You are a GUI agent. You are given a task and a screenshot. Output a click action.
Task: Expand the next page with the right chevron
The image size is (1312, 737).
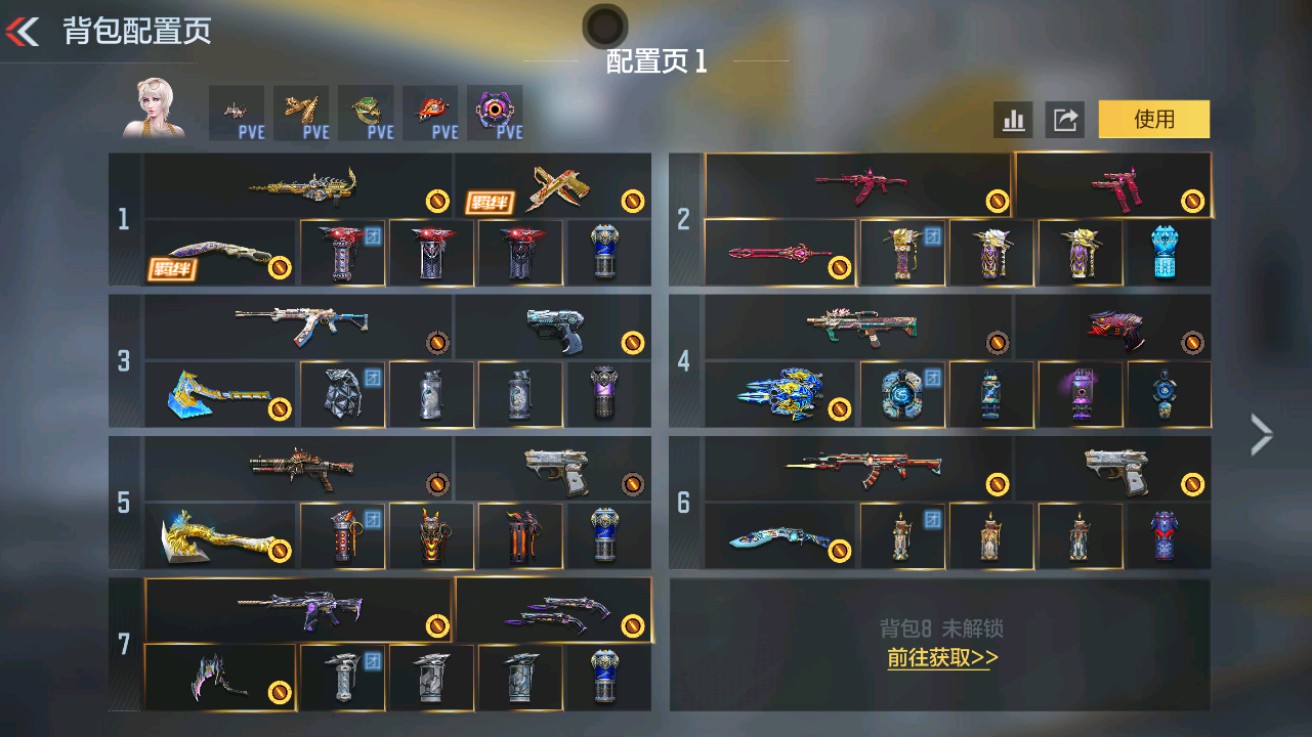[x=1262, y=435]
